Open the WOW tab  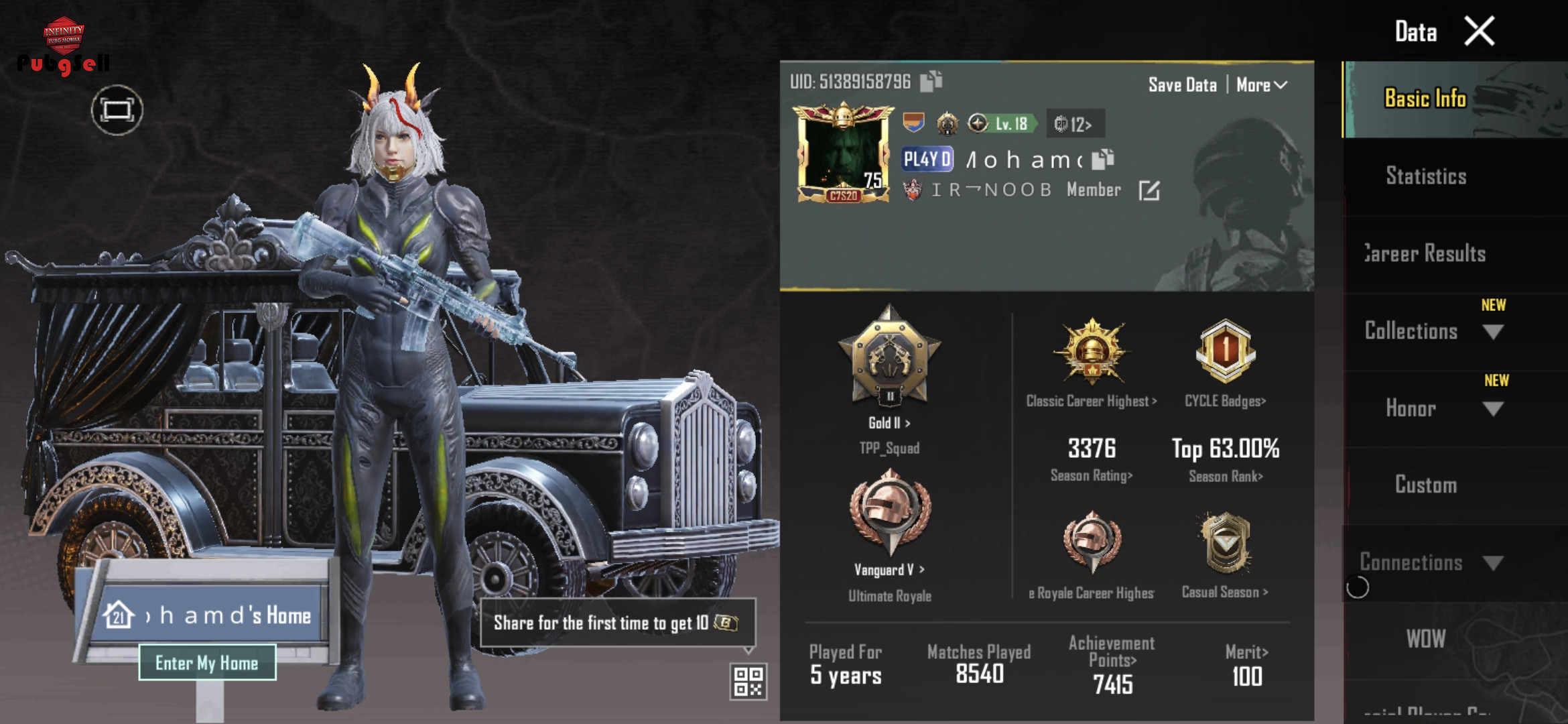pyautogui.click(x=1426, y=639)
